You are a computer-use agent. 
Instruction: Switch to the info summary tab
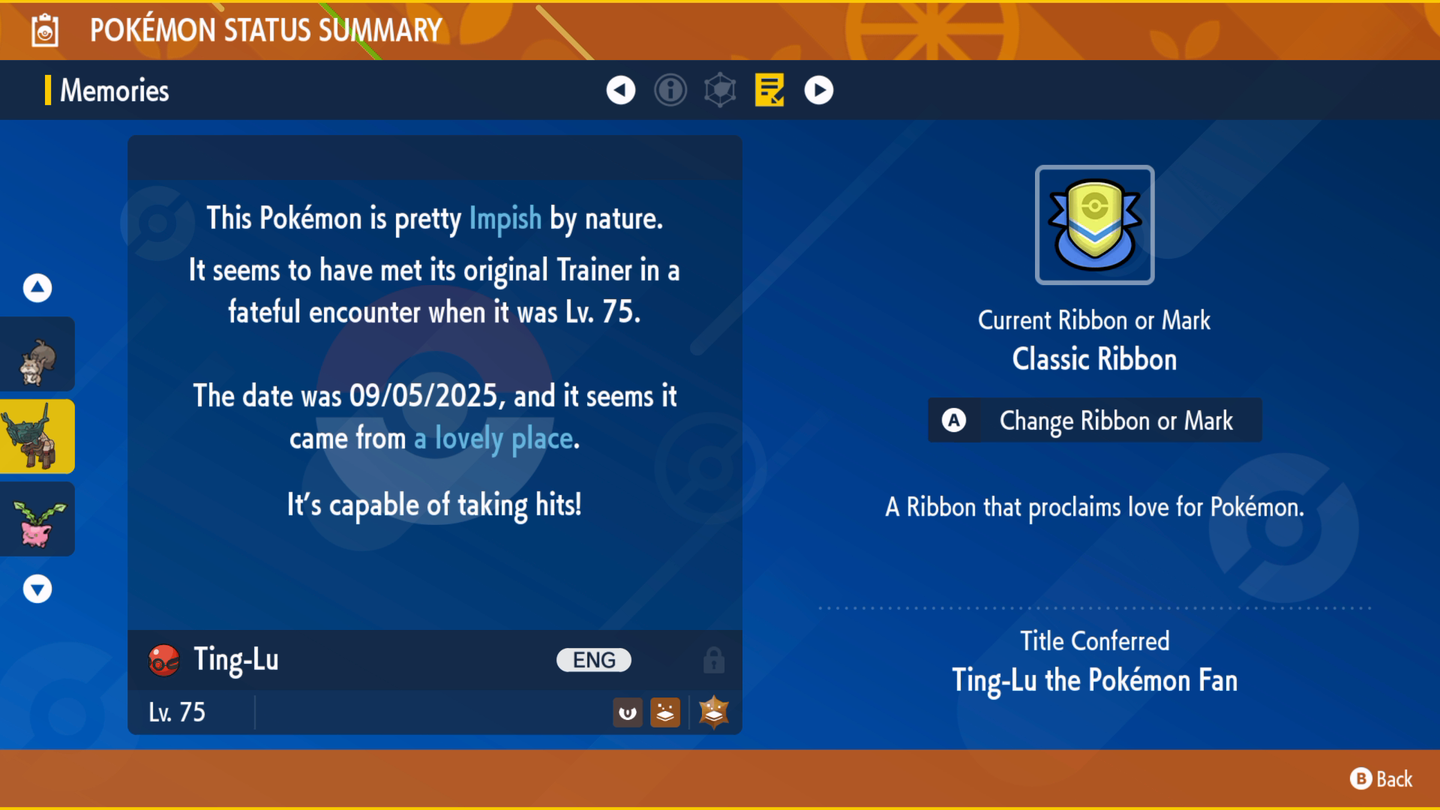[x=670, y=90]
